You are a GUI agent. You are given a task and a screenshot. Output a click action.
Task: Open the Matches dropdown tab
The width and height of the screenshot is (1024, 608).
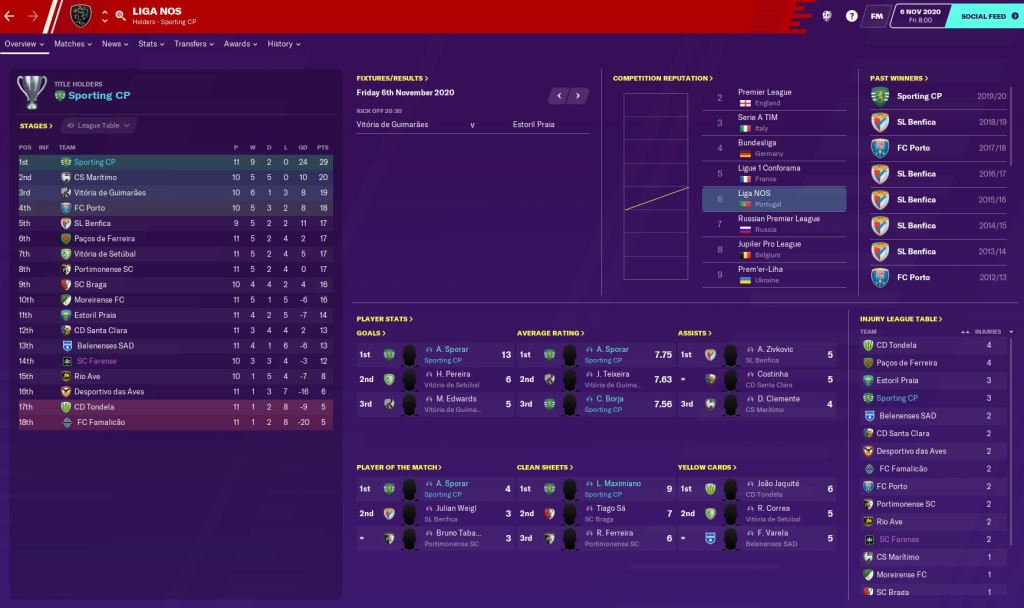[x=73, y=44]
